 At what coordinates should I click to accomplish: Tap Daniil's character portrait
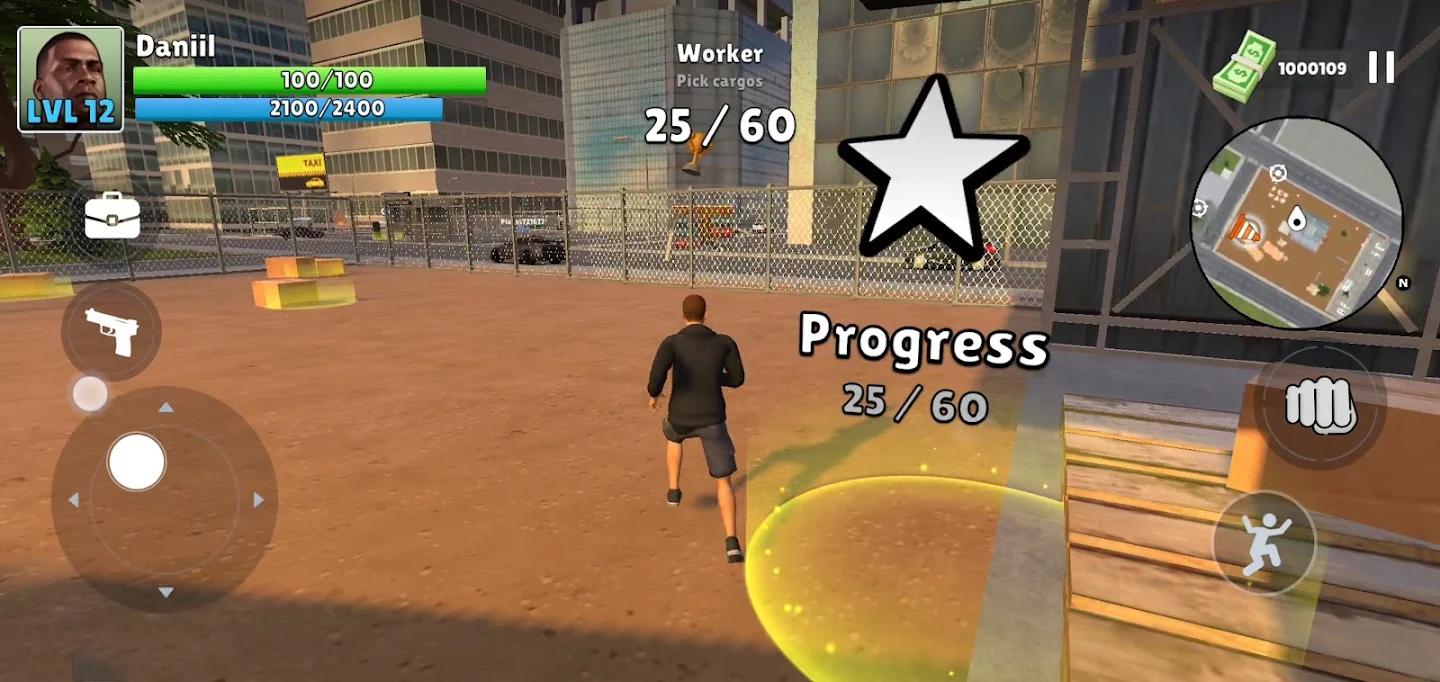70,80
